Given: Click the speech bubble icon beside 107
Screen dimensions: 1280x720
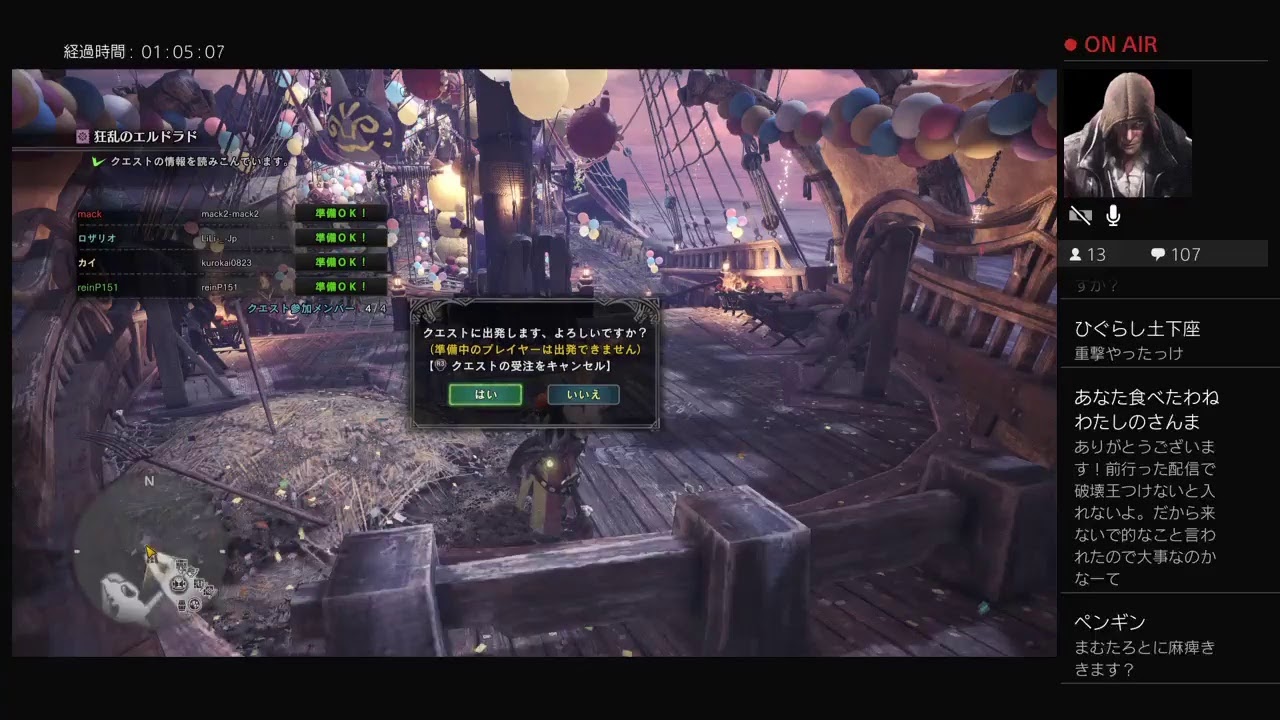Looking at the screenshot, I should click(x=1158, y=254).
